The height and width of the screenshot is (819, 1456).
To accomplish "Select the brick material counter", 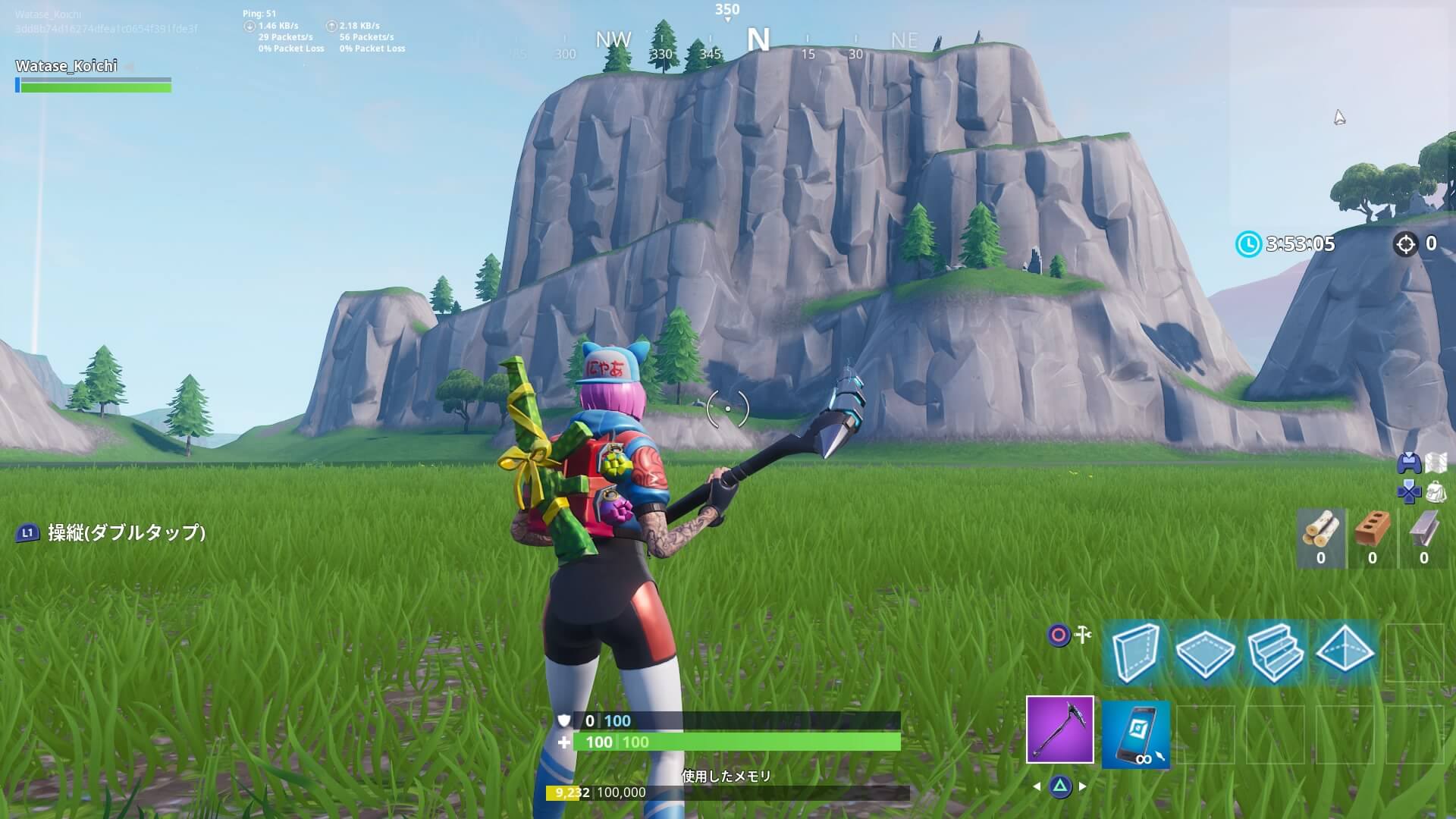I will pyautogui.click(x=1372, y=538).
